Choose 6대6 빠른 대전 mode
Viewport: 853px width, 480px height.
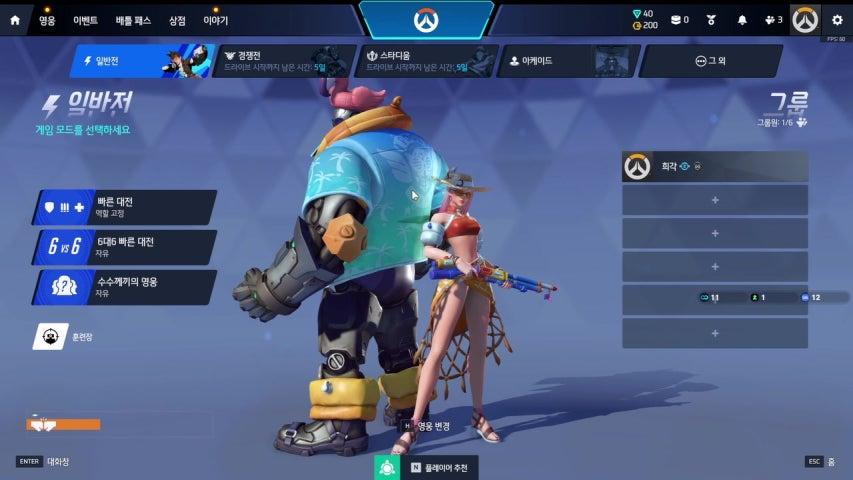(125, 247)
